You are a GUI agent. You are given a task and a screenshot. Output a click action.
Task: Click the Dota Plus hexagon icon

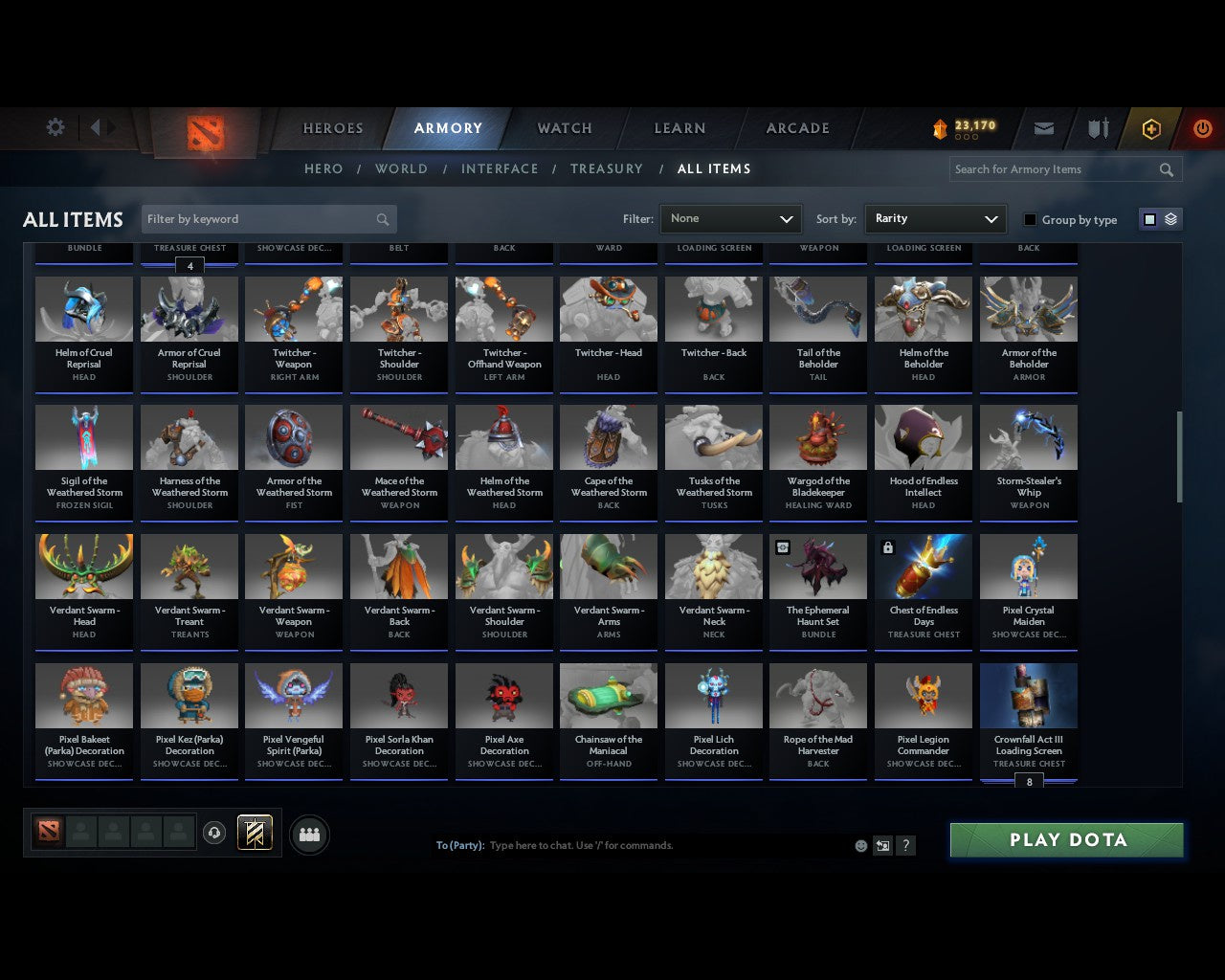point(1150,127)
